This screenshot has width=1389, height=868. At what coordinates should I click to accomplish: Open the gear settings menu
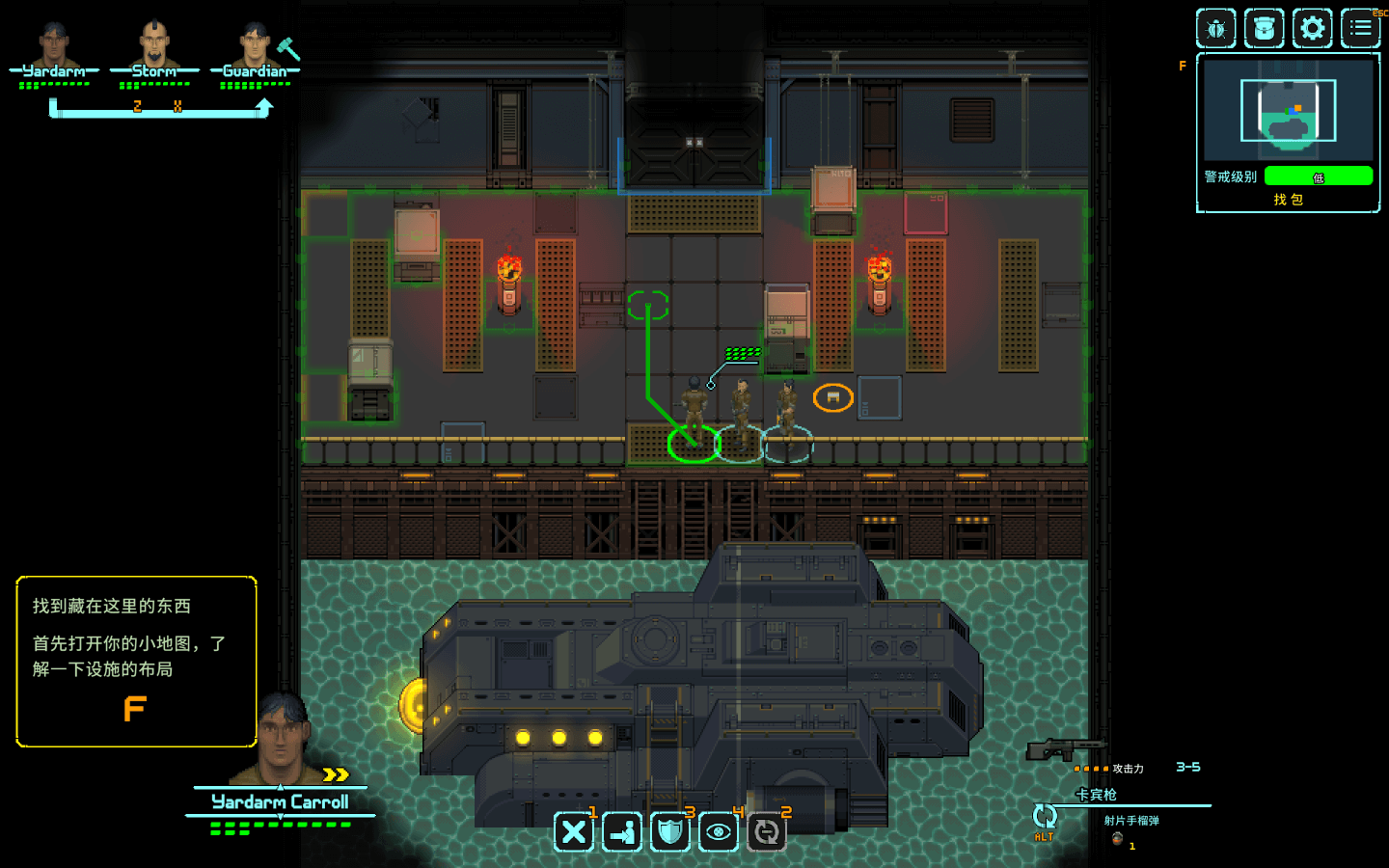tap(1312, 29)
